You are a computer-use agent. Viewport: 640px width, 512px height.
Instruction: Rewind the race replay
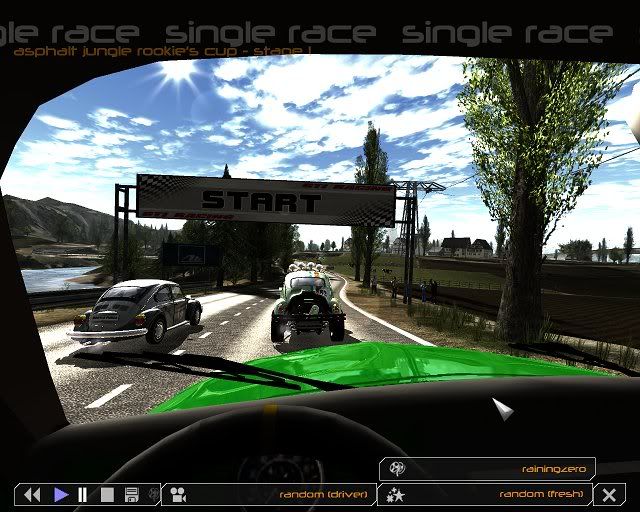point(32,494)
